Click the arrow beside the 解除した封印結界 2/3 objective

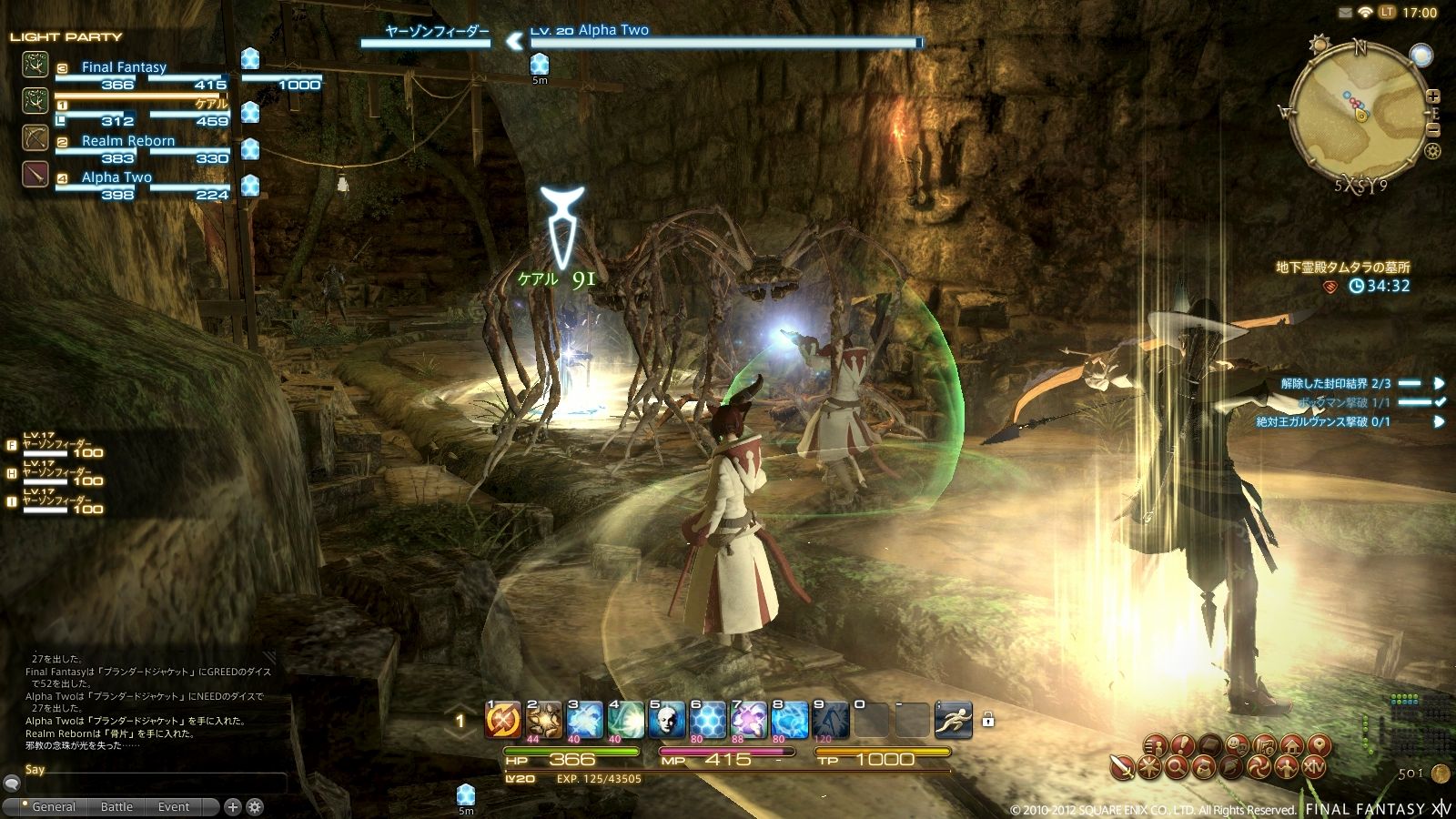[x=1439, y=384]
